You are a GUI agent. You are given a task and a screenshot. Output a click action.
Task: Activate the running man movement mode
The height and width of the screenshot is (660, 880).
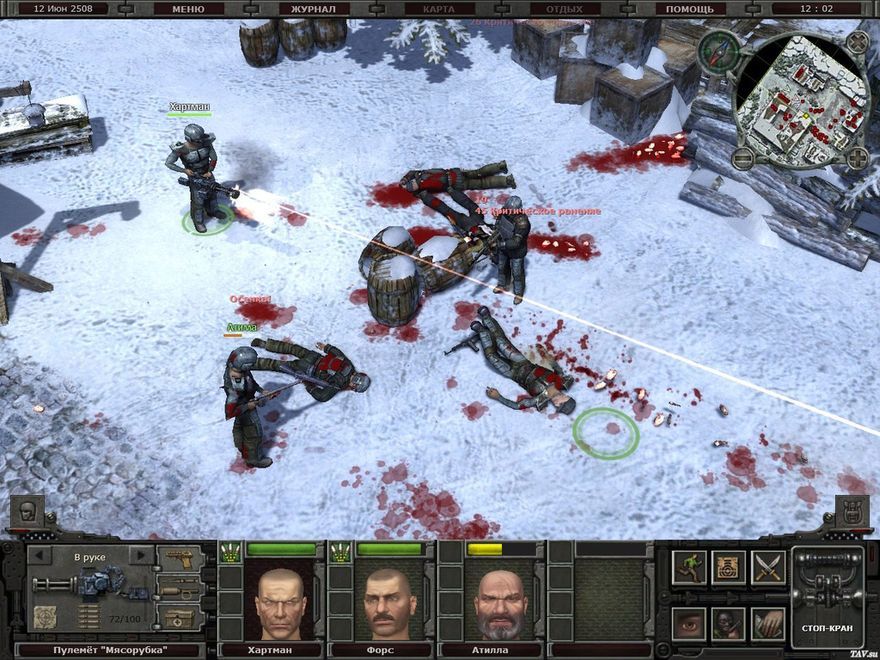[689, 567]
